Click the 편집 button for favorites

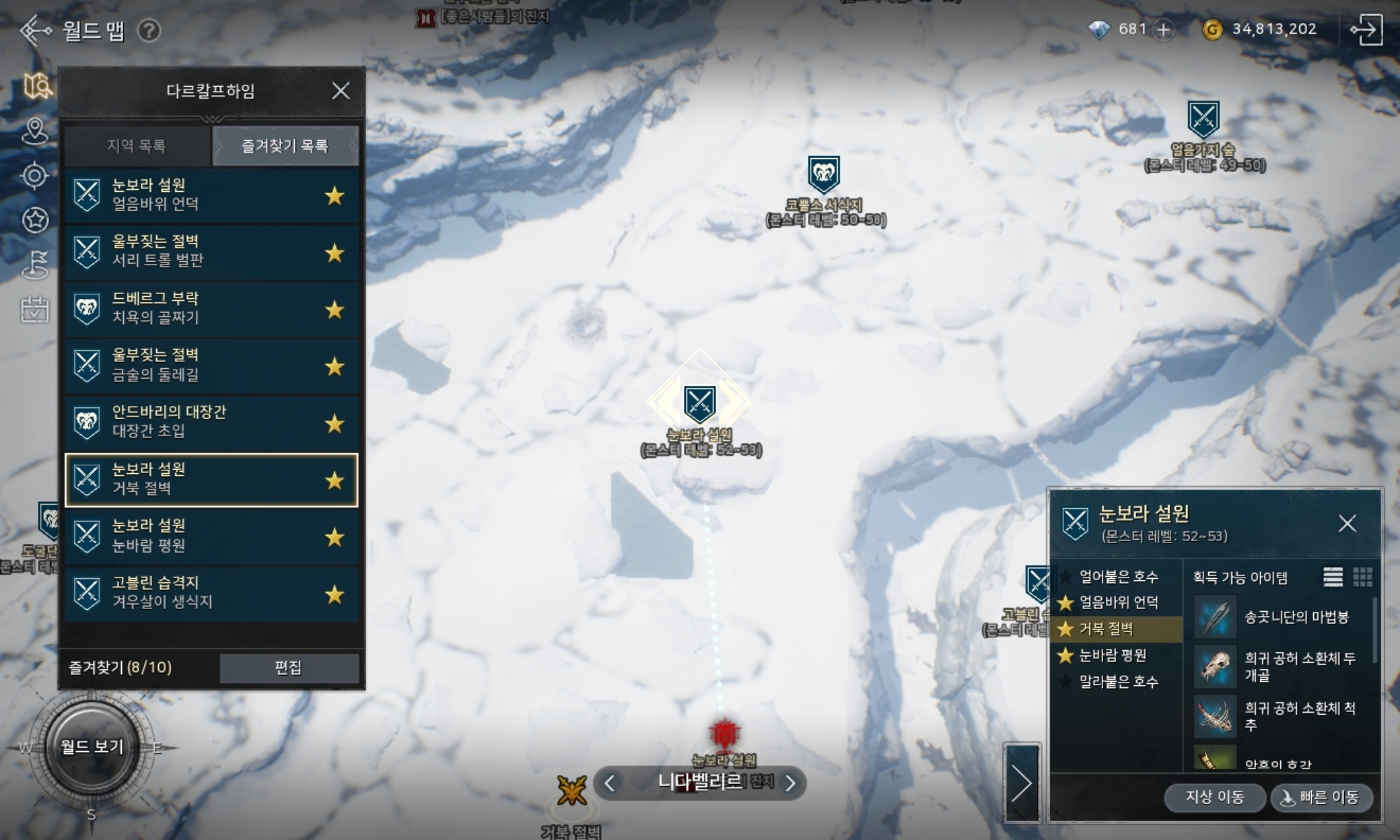(288, 668)
